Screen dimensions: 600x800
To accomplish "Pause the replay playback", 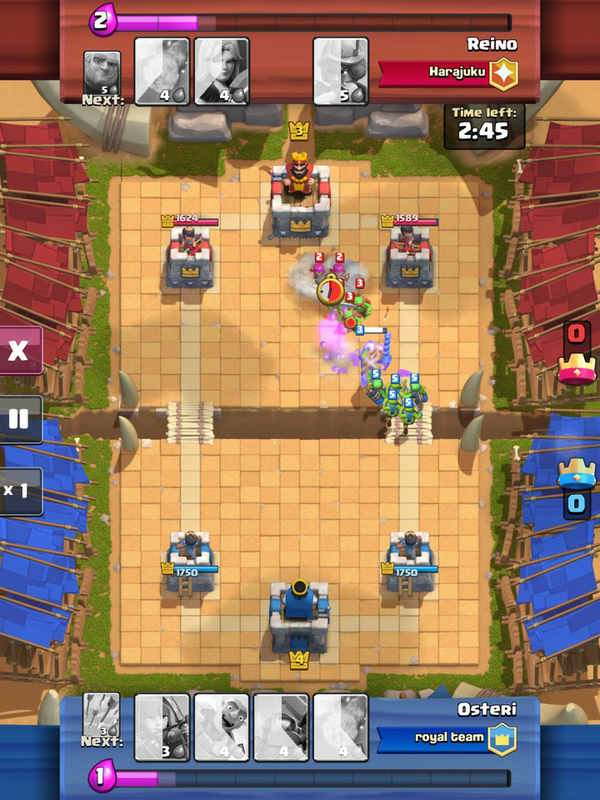I will click(19, 419).
